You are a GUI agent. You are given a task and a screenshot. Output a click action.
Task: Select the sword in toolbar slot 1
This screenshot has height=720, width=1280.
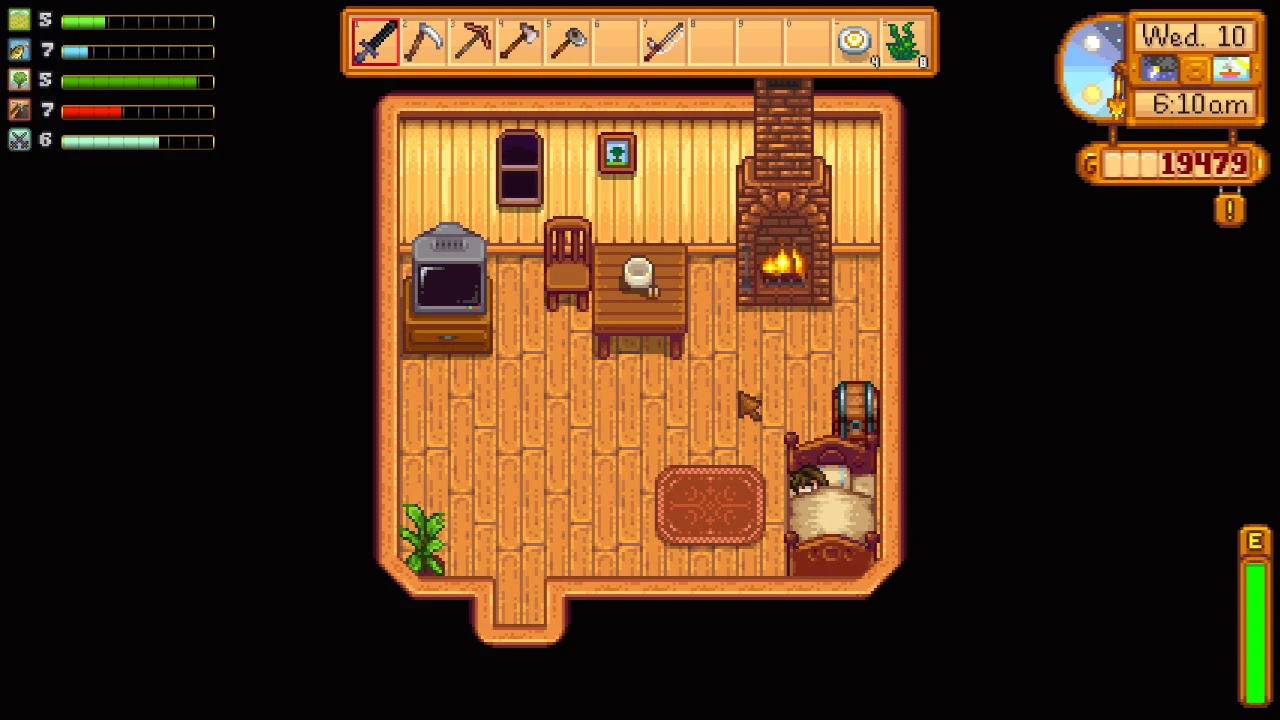[374, 40]
